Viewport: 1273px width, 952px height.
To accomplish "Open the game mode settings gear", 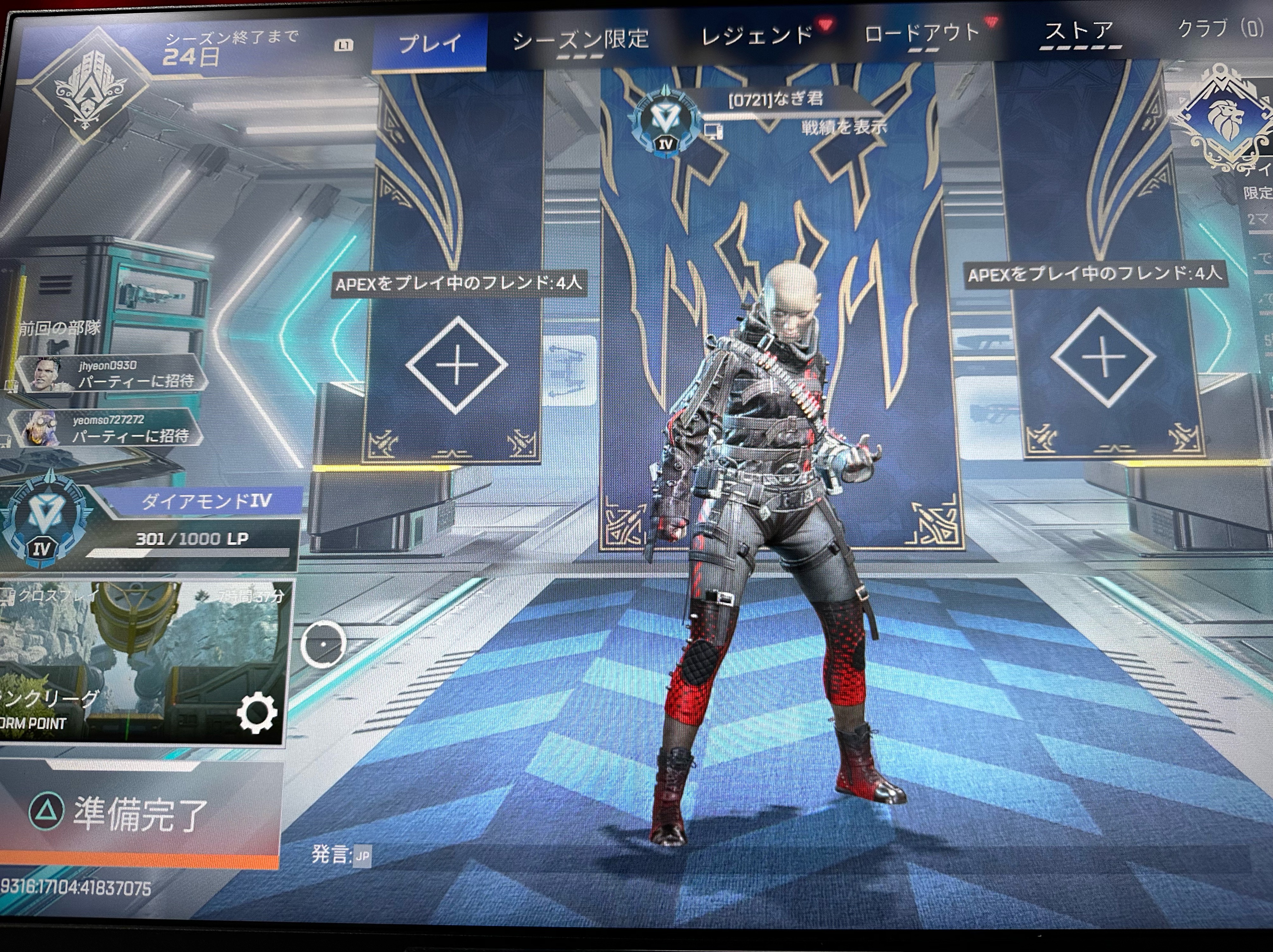I will 257,713.
